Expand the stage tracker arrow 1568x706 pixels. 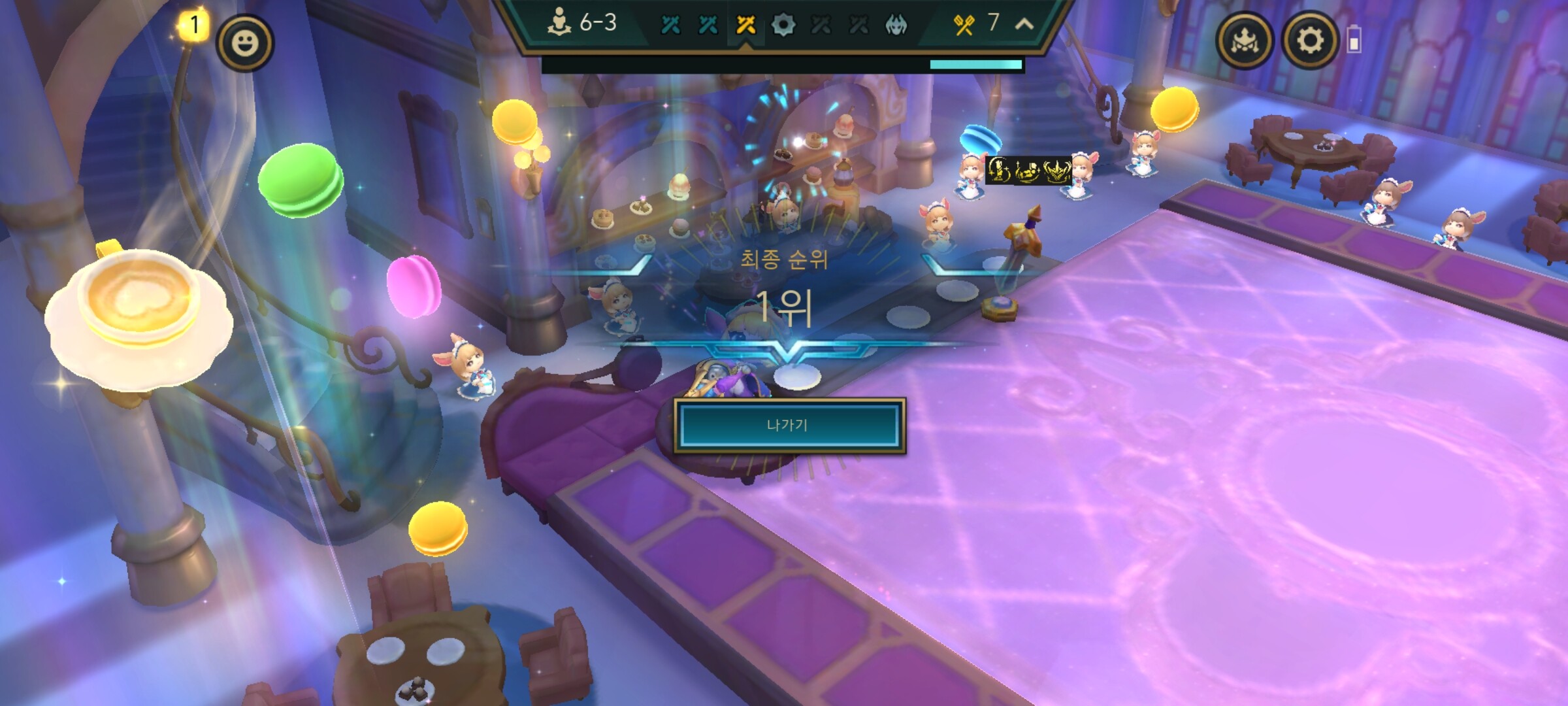[1024, 24]
